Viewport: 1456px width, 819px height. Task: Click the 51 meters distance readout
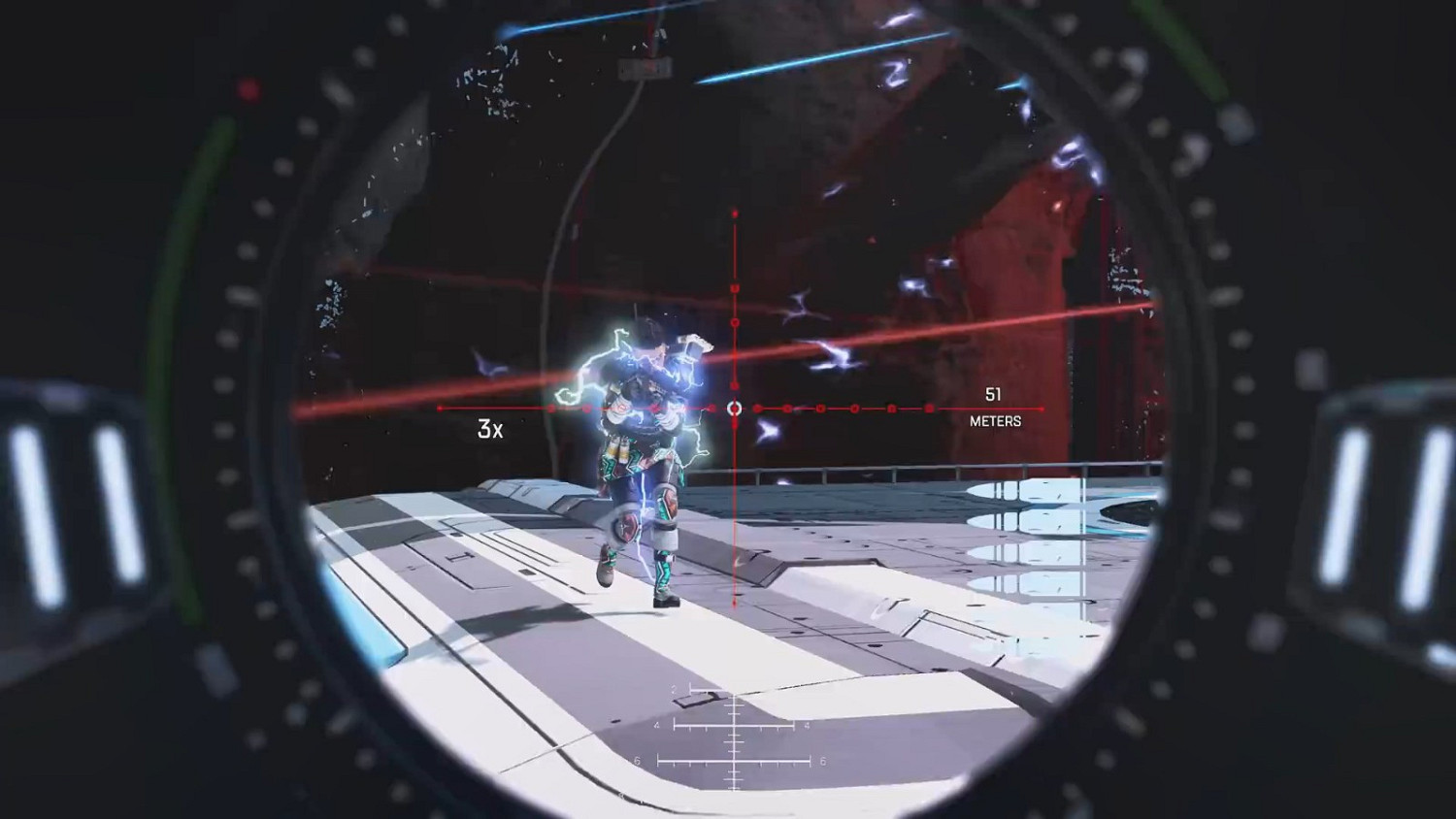tap(993, 395)
